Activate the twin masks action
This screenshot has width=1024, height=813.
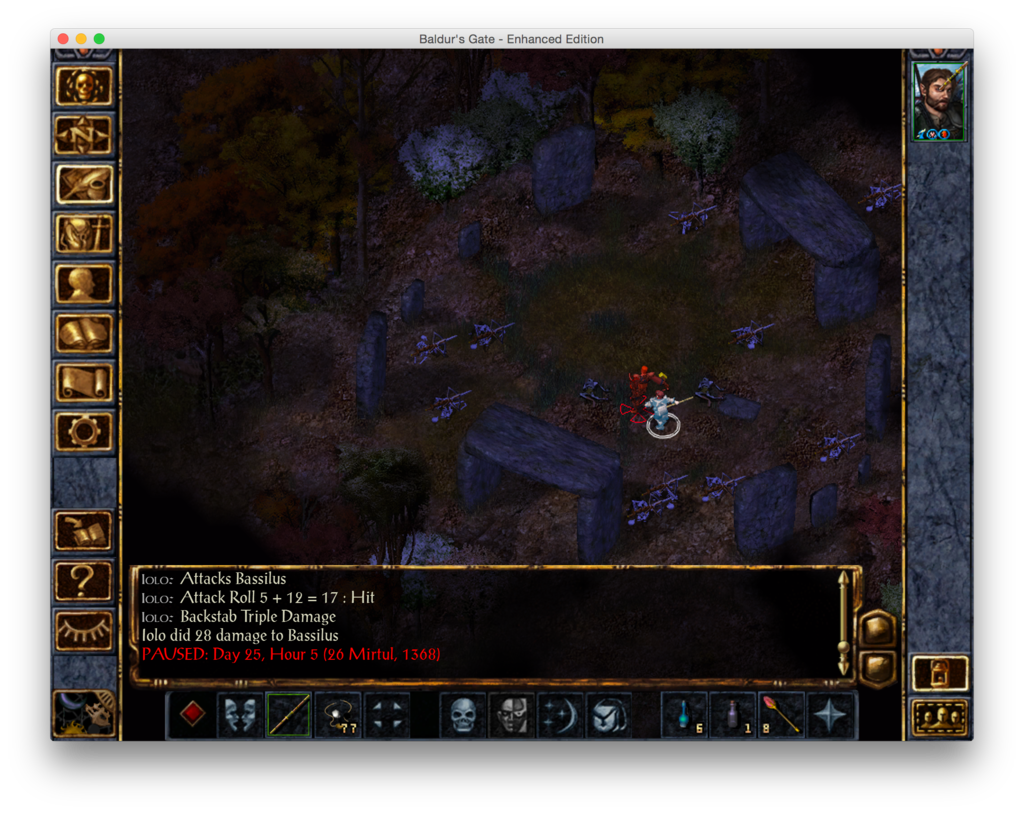point(241,714)
